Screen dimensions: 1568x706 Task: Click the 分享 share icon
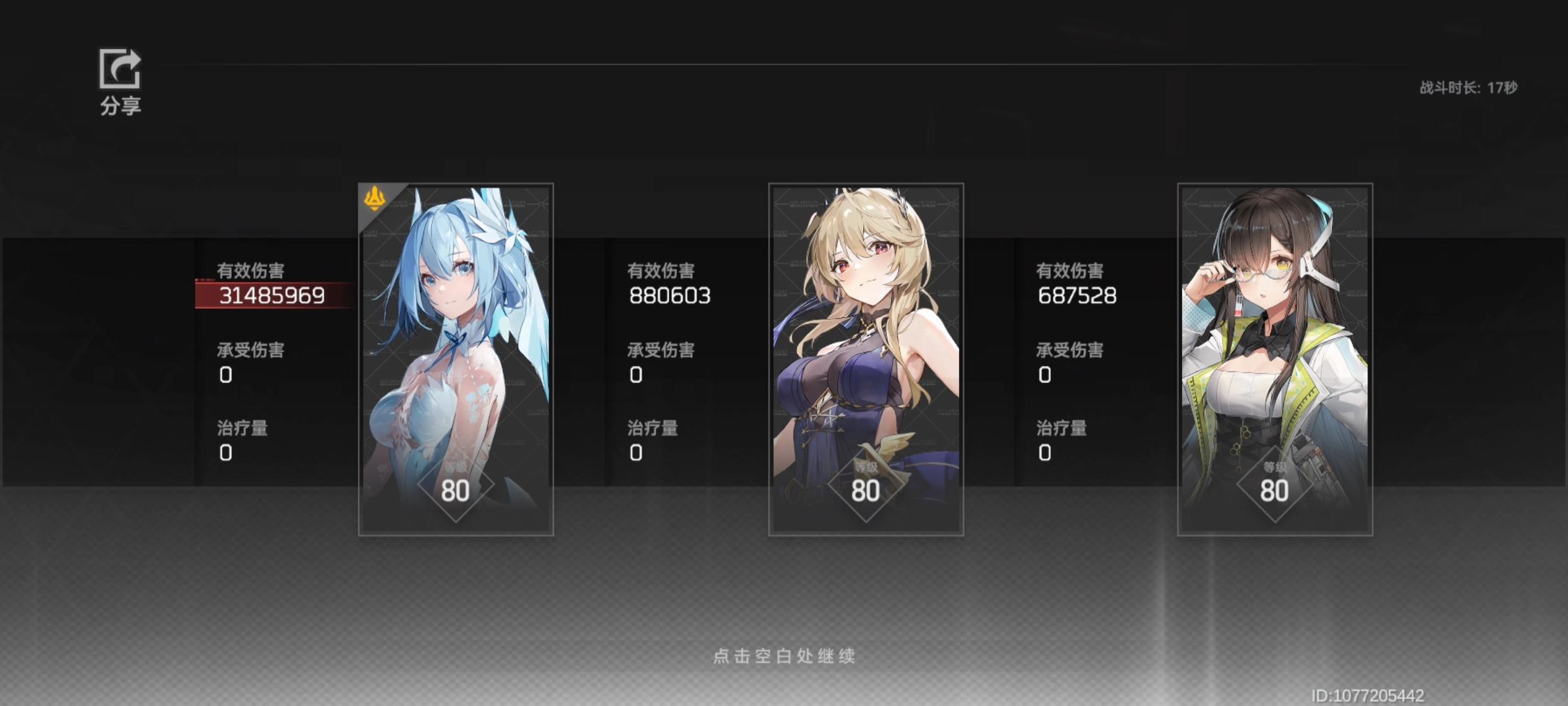pos(120,69)
